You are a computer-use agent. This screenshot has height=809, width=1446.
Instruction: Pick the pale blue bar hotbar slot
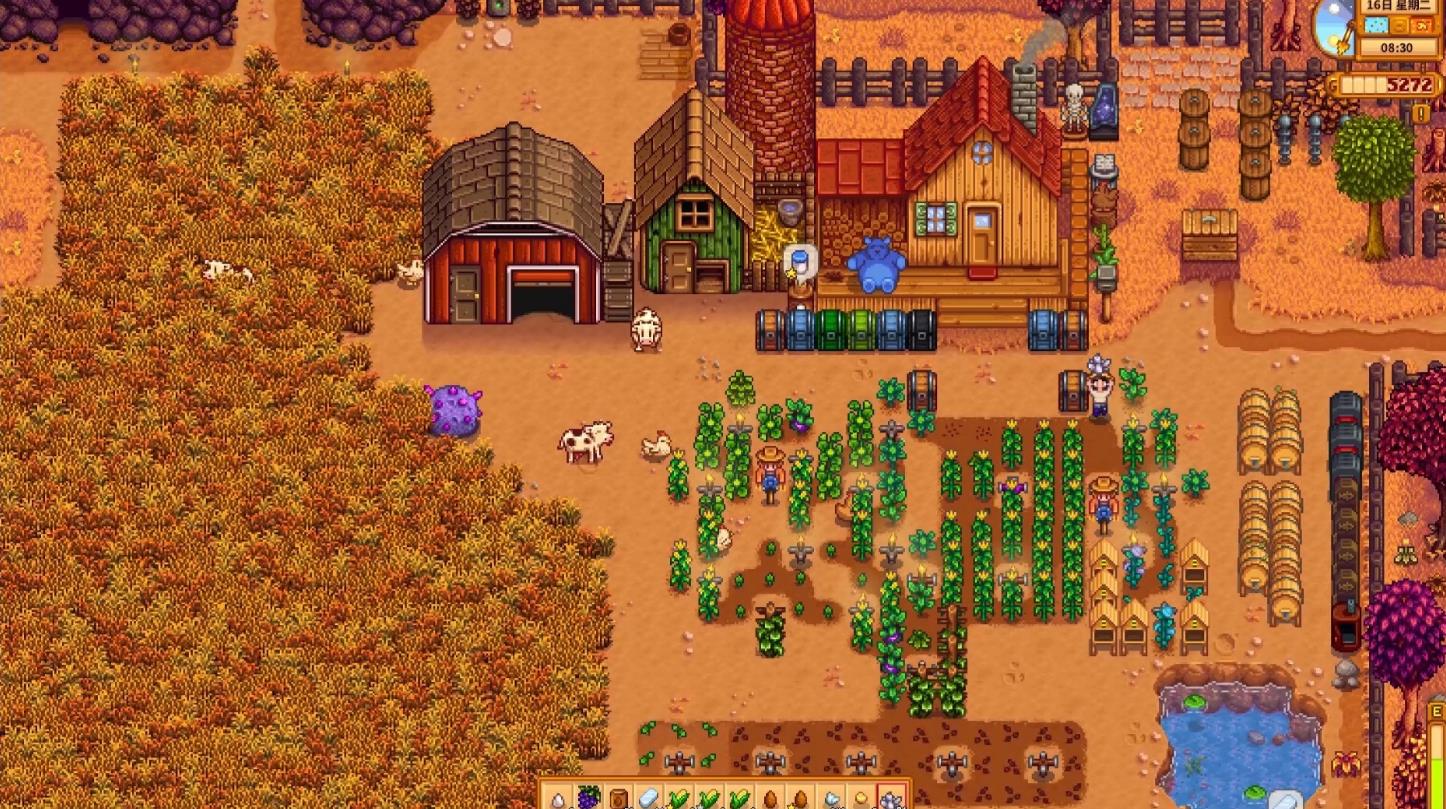[x=649, y=798]
